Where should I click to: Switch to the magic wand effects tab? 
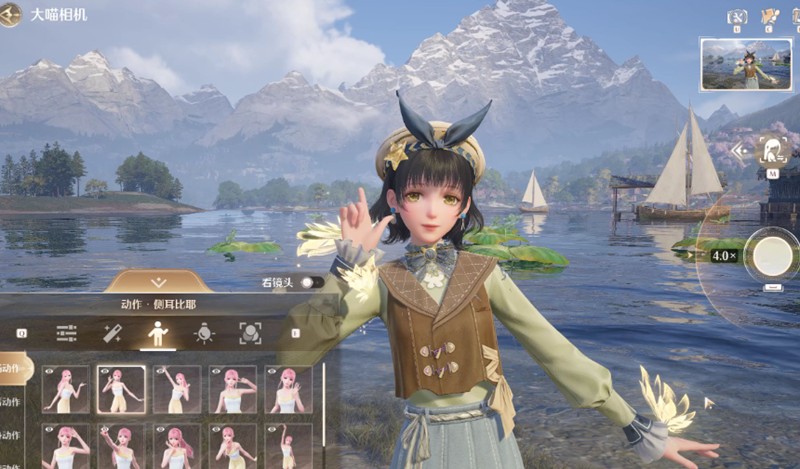coord(112,333)
